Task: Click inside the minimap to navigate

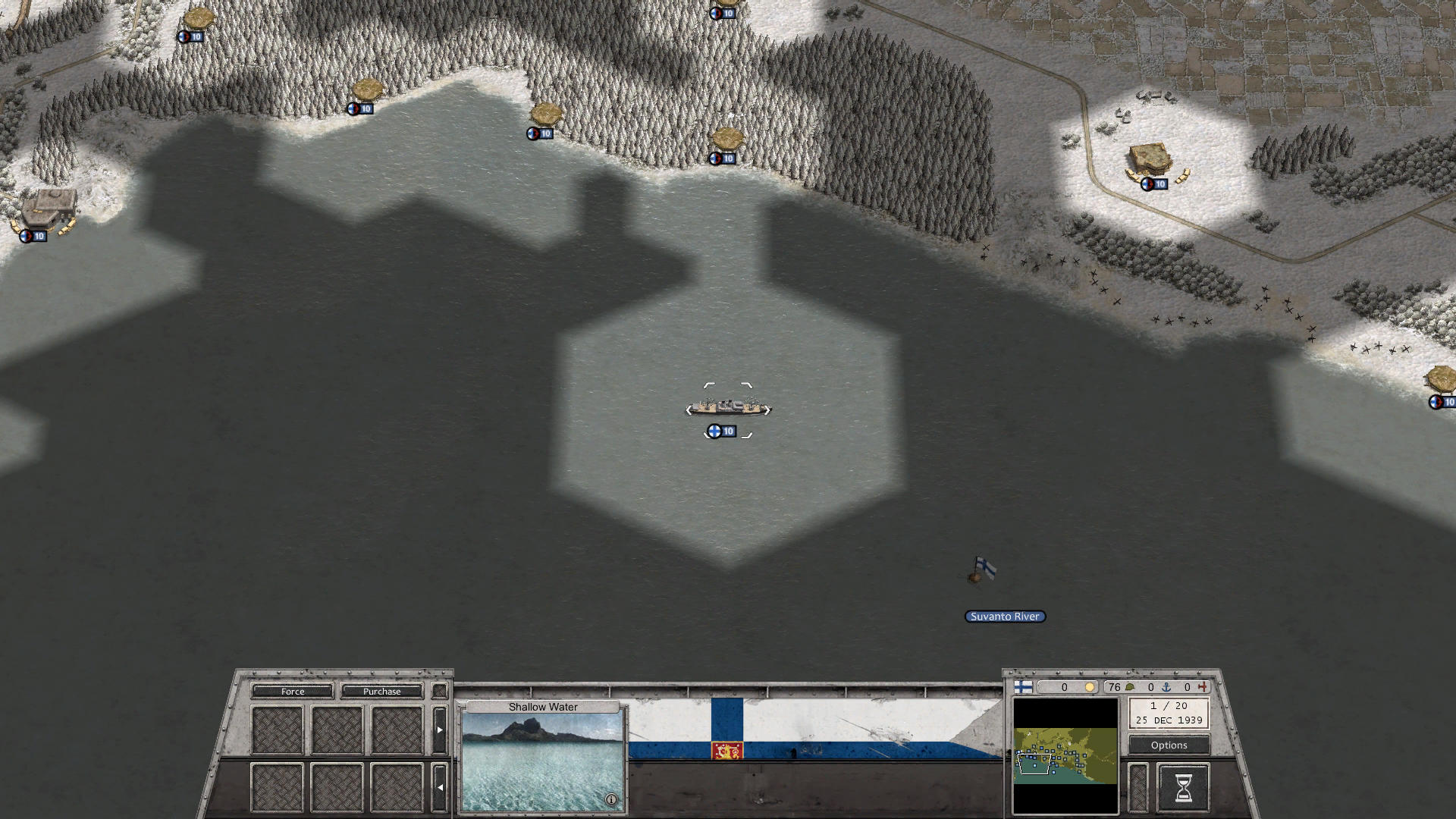Action: 1065,758
